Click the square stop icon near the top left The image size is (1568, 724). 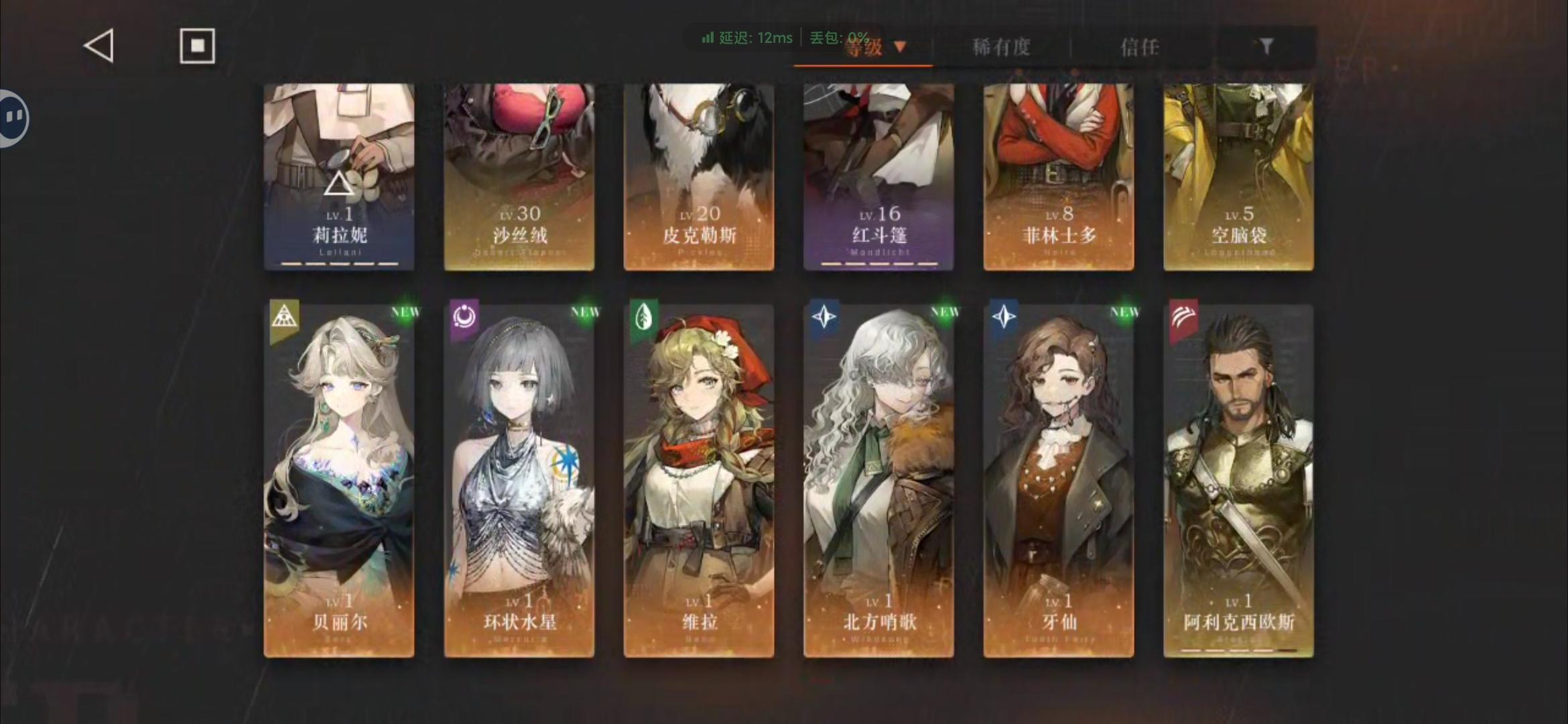click(198, 46)
